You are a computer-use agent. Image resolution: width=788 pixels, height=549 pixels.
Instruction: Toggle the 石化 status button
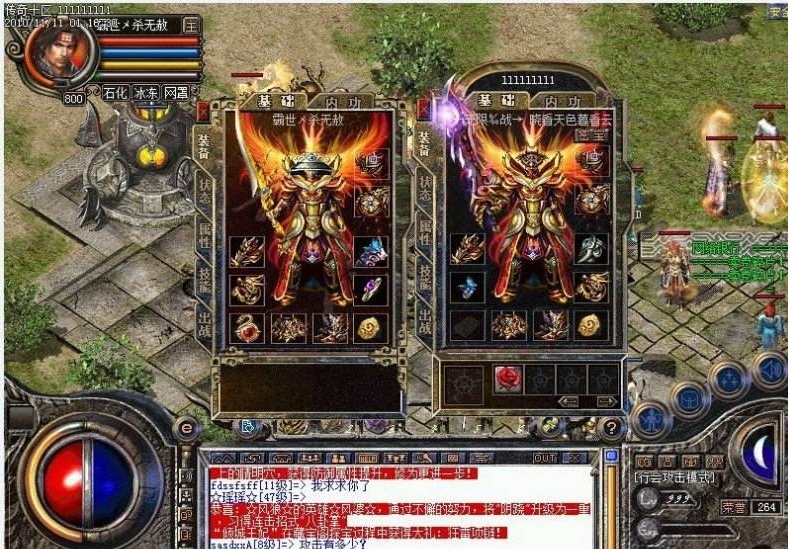coord(115,92)
